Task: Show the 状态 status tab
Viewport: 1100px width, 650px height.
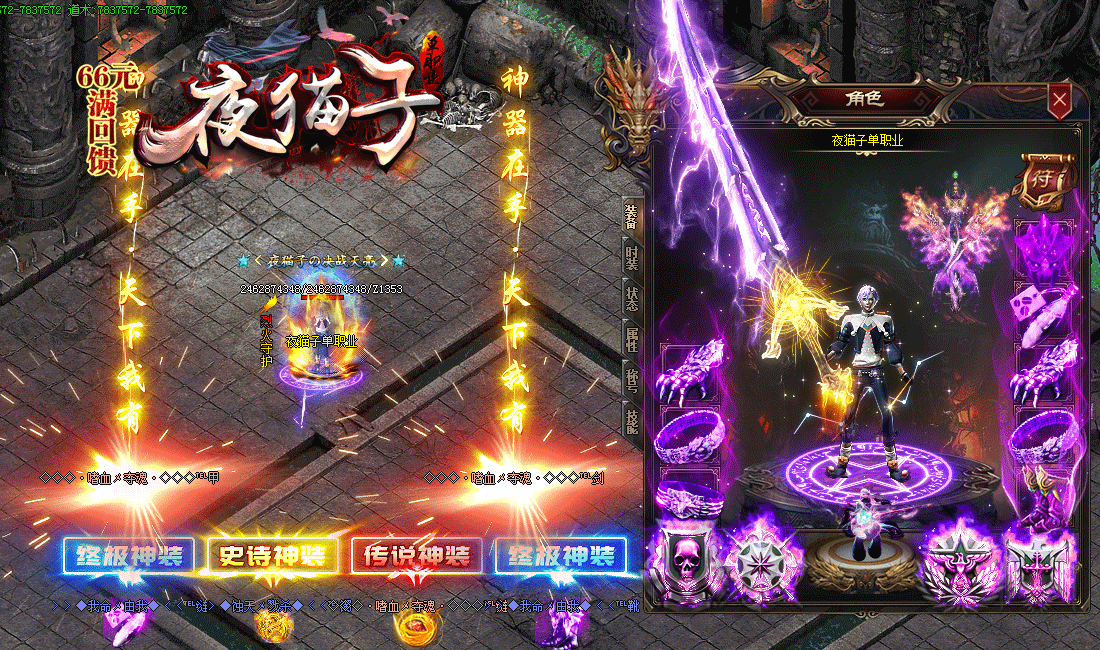Action: tap(631, 298)
